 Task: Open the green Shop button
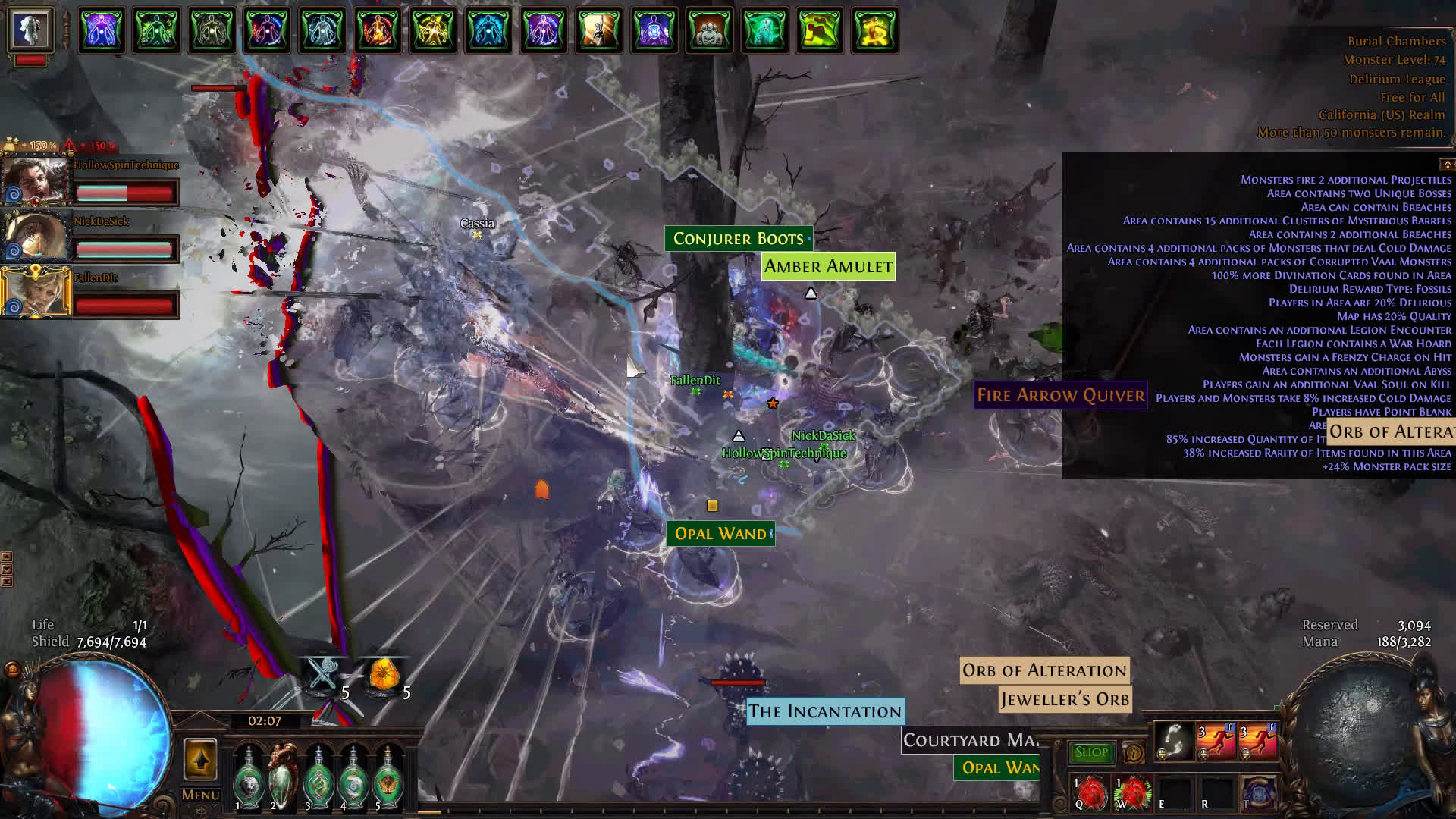(1091, 752)
